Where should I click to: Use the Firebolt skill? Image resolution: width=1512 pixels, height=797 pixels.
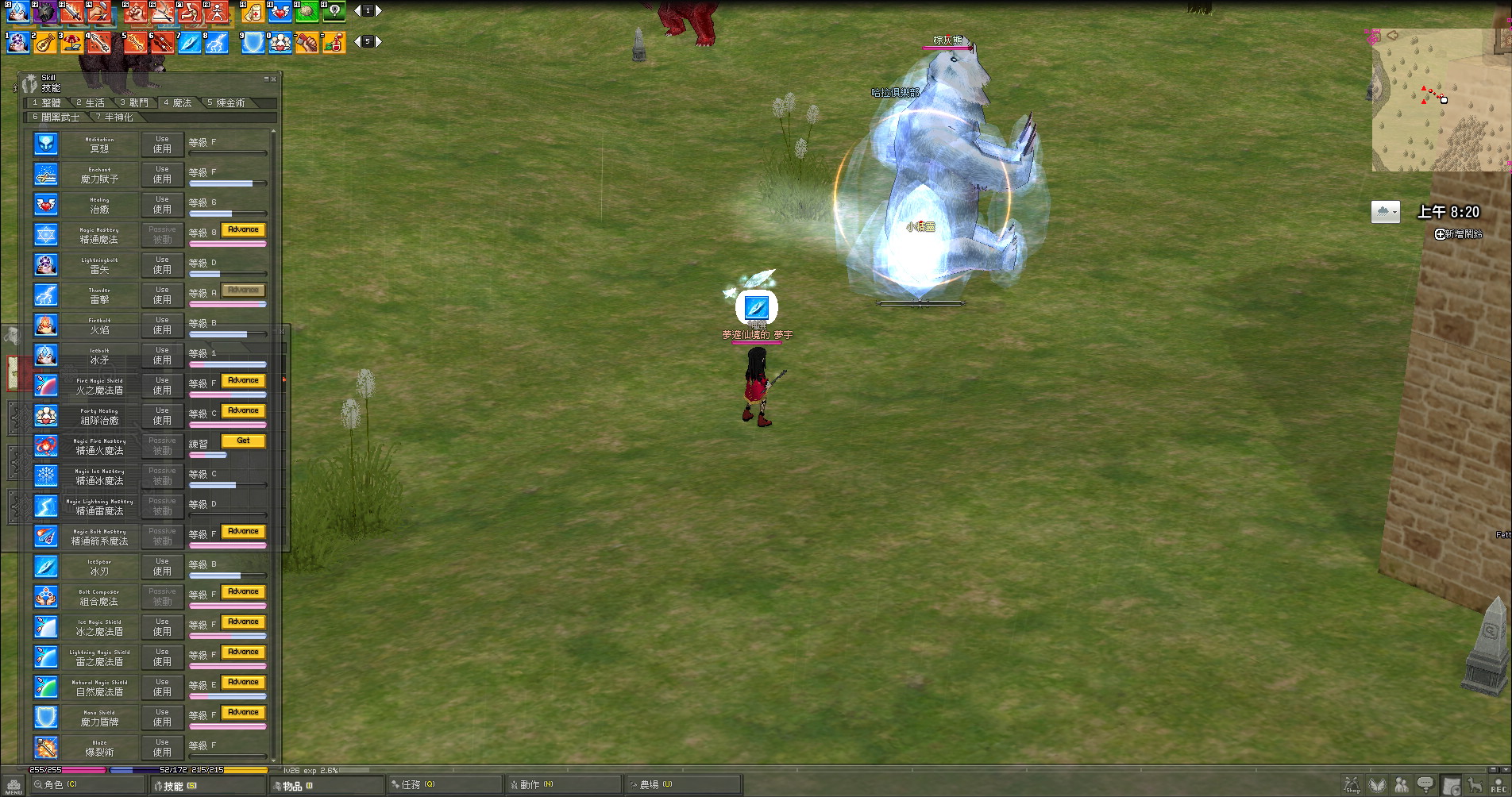click(162, 325)
